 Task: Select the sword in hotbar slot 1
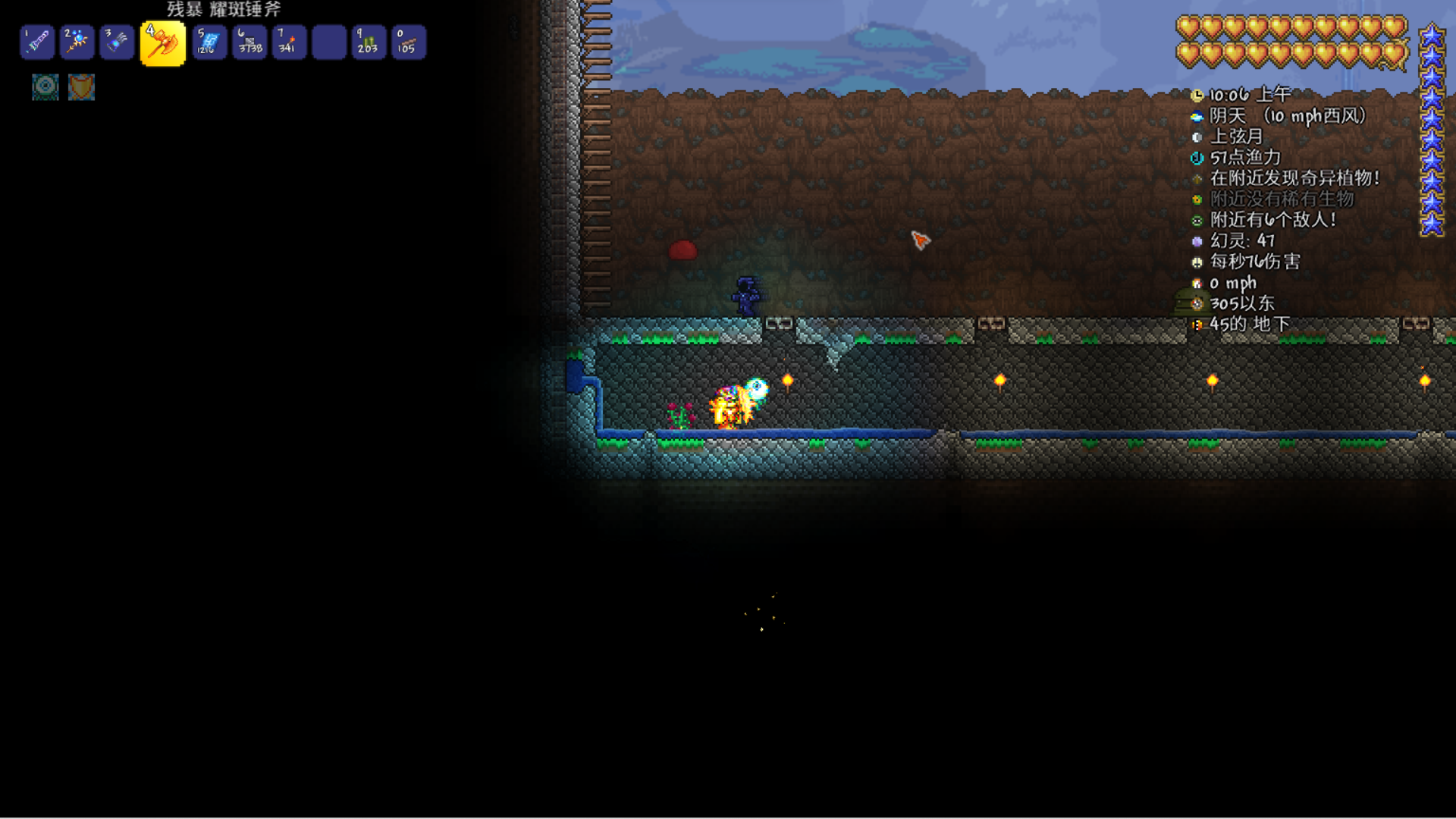point(37,42)
